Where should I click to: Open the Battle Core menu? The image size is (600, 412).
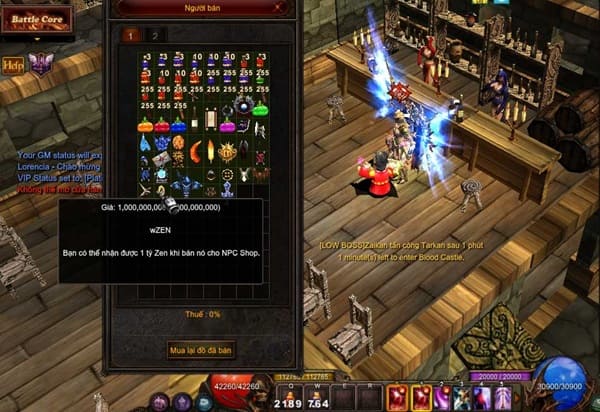(x=37, y=19)
